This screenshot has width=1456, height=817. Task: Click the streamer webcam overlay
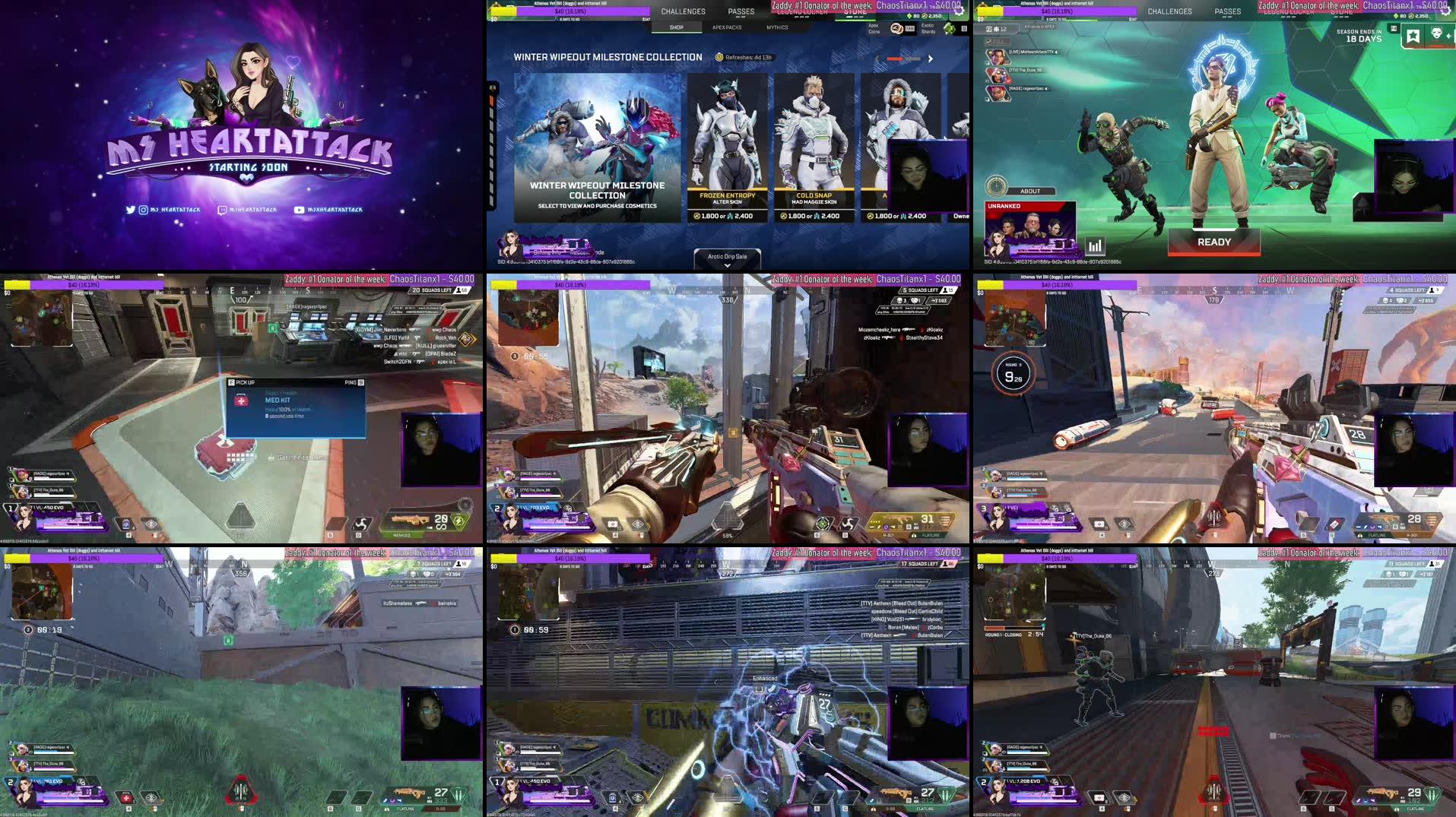coord(931,178)
